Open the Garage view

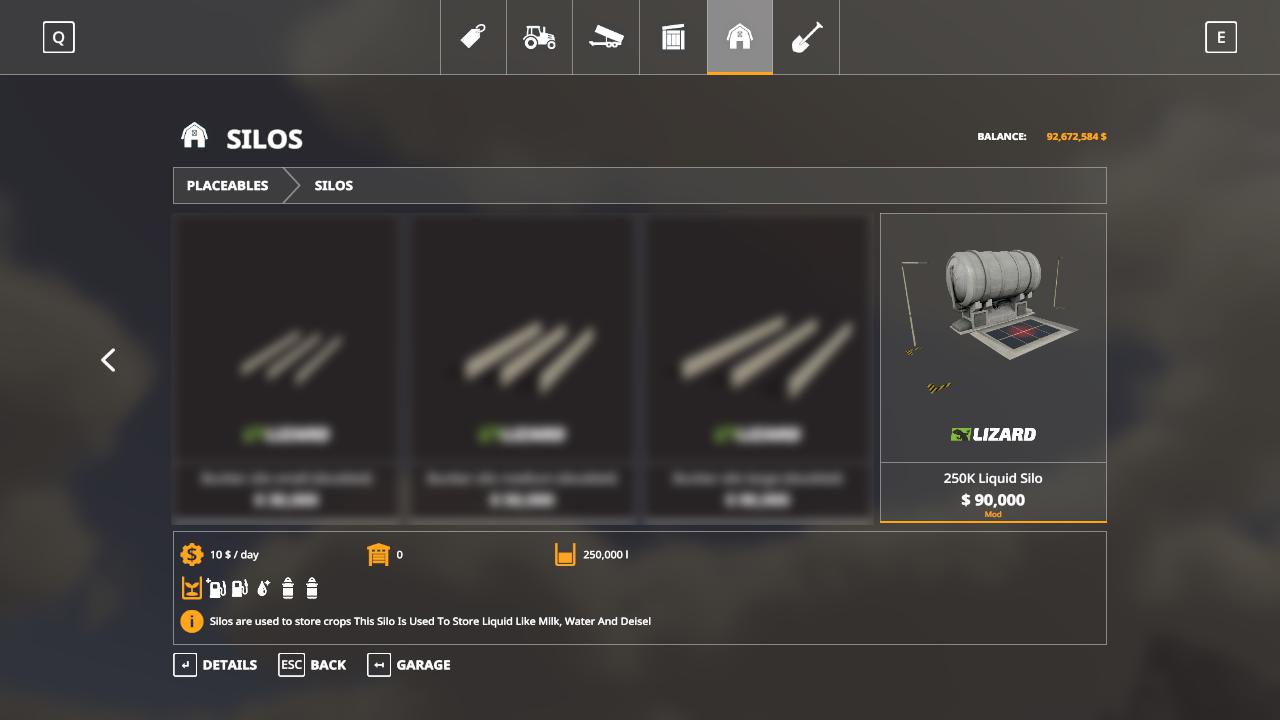click(x=409, y=665)
